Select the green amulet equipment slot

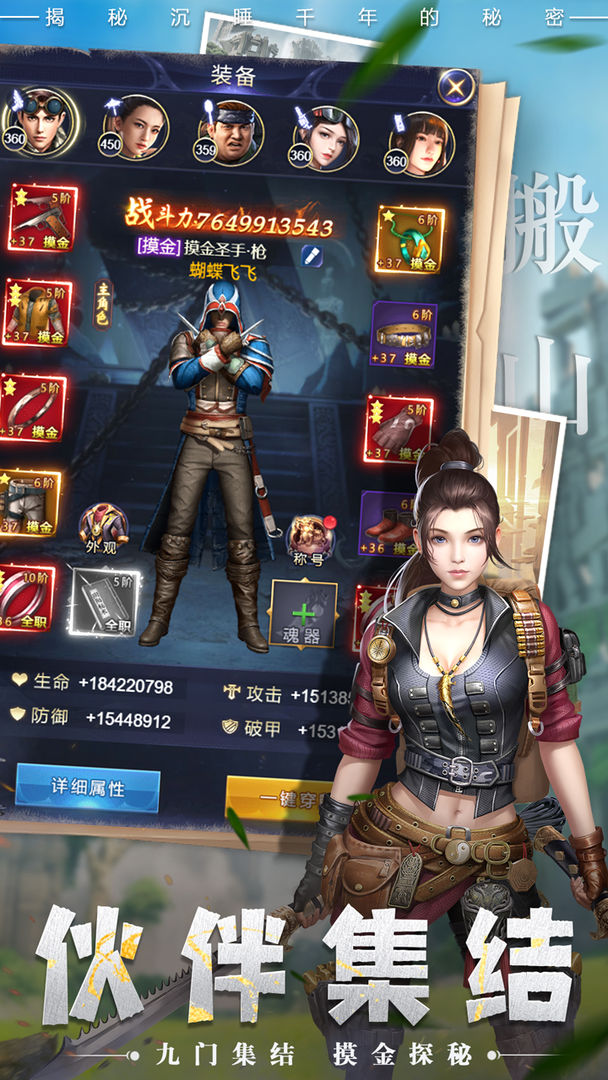point(410,239)
